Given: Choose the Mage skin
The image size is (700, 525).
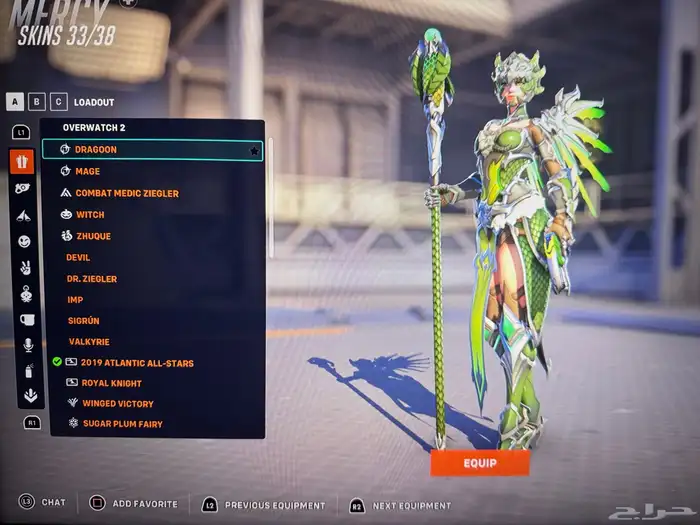Looking at the screenshot, I should click(x=87, y=171).
